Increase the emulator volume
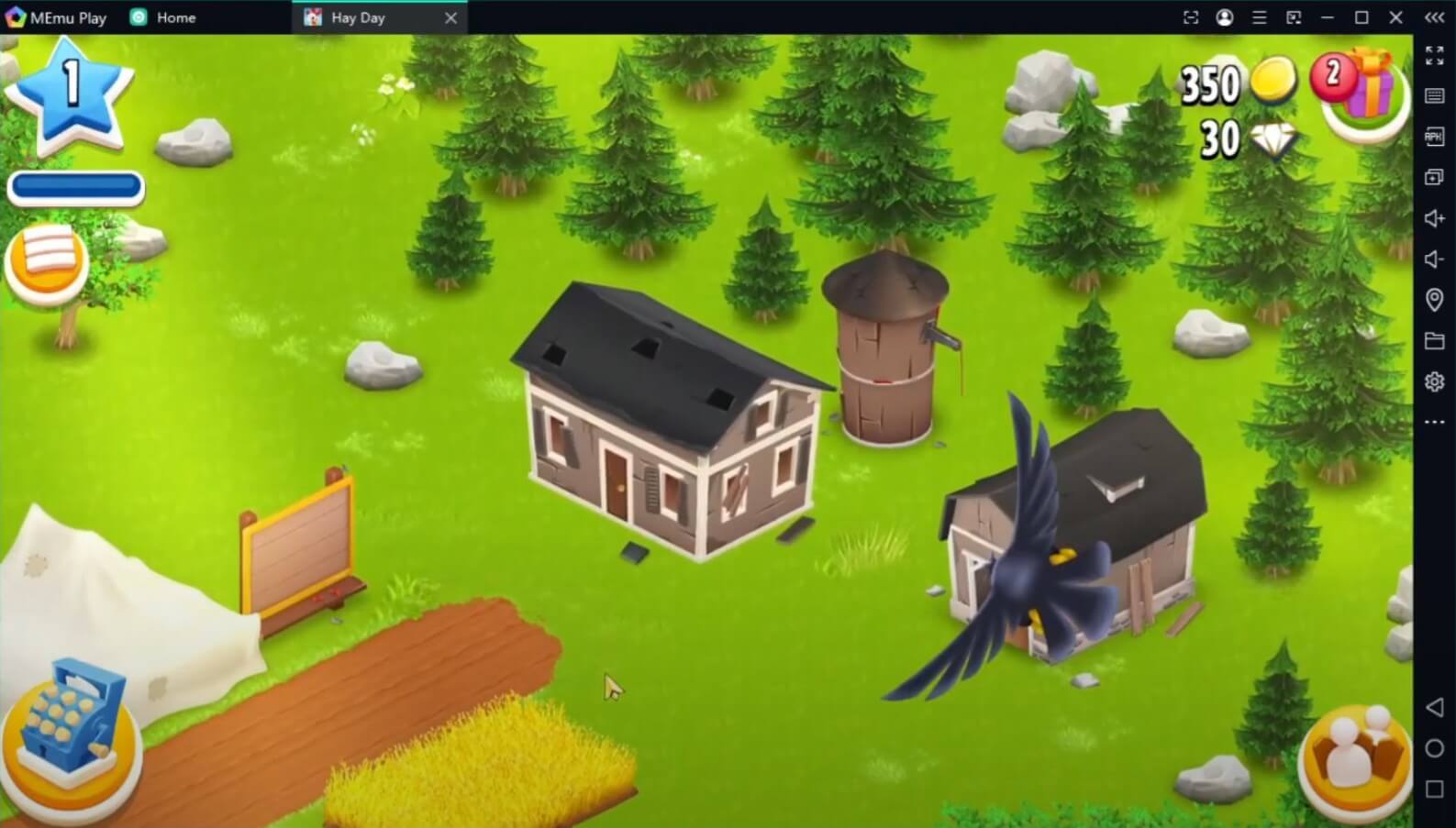Image resolution: width=1456 pixels, height=828 pixels. click(1434, 218)
